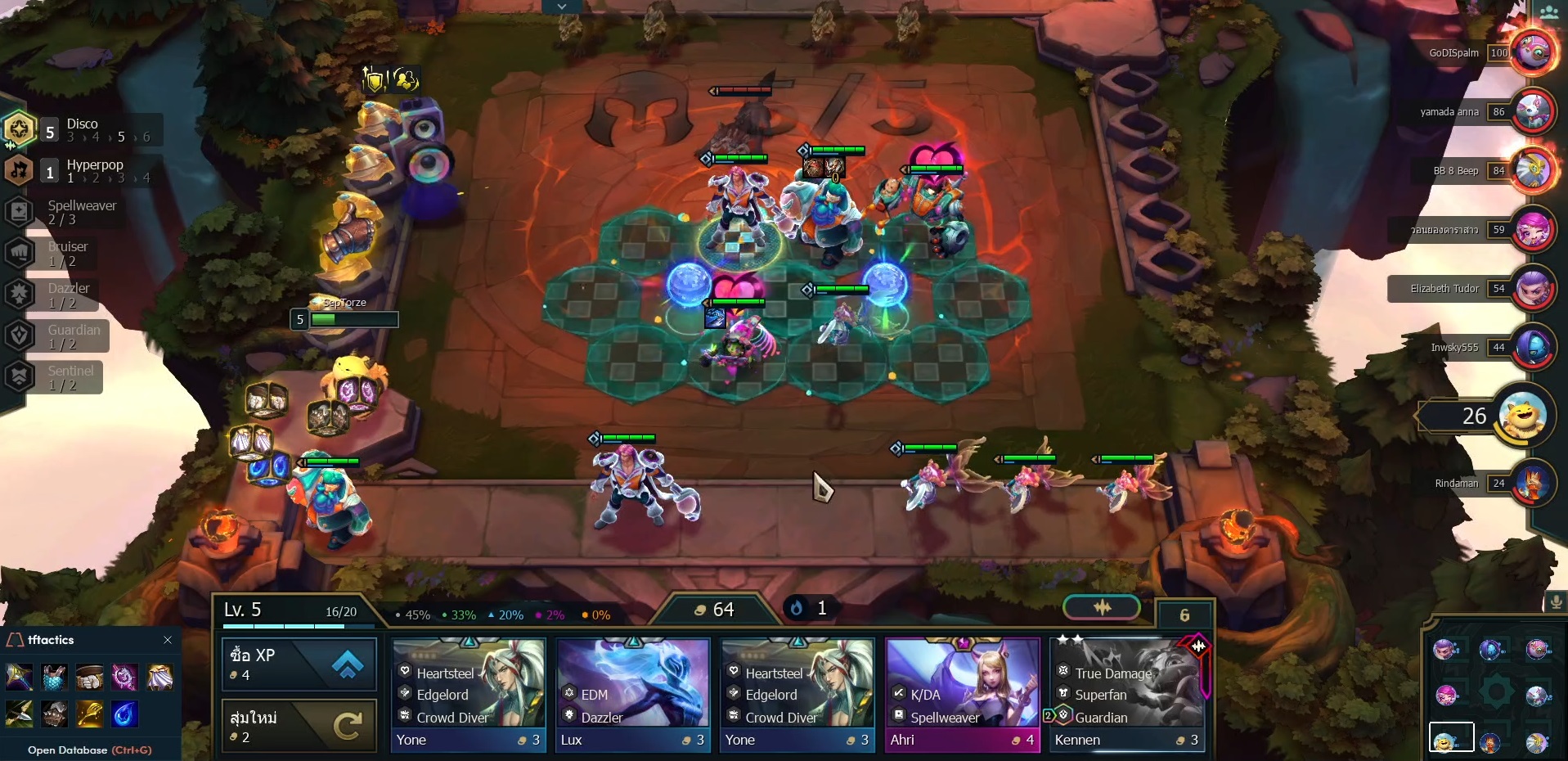
Task: Click the microphone icon above the scouting map
Action: tap(1555, 602)
